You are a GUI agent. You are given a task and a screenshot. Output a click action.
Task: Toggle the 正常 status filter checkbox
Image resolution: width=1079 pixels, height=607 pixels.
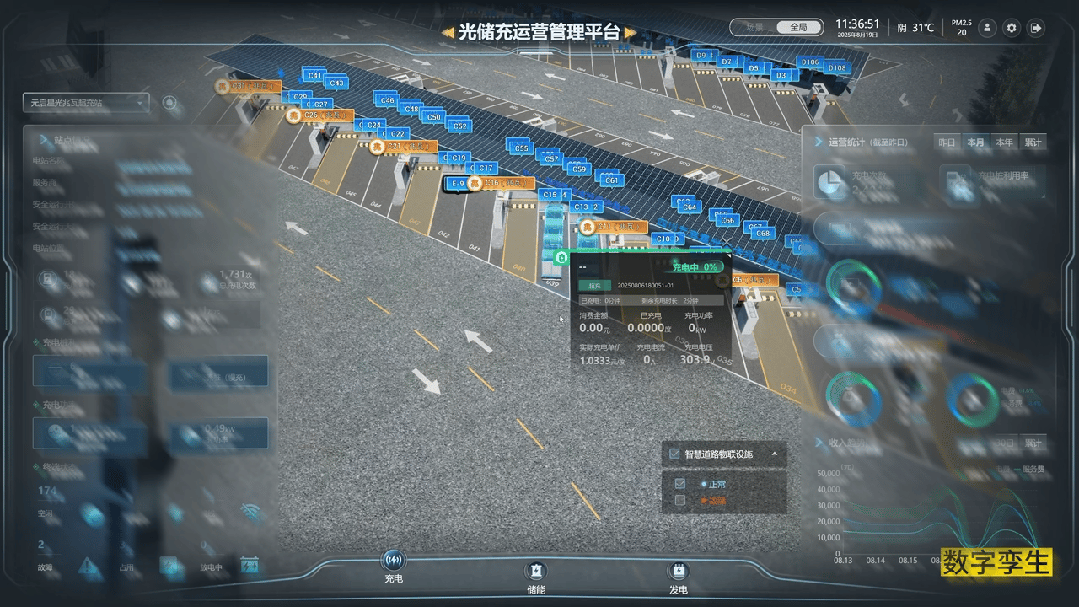pos(680,484)
